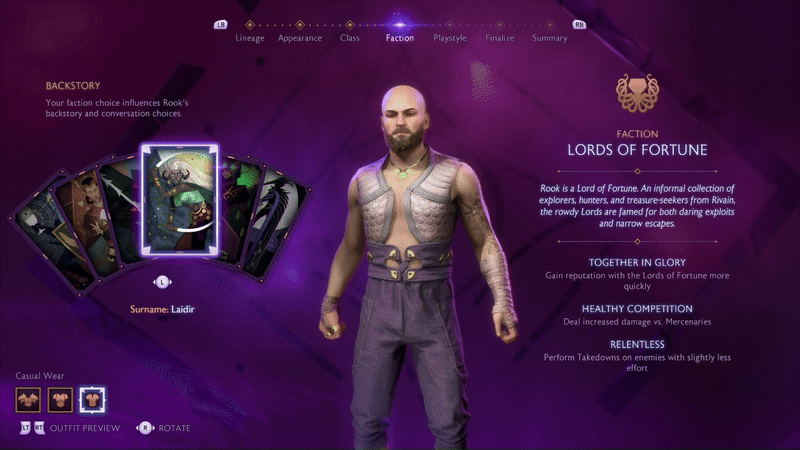The height and width of the screenshot is (450, 800).
Task: Show the Summary step
Action: pos(550,38)
